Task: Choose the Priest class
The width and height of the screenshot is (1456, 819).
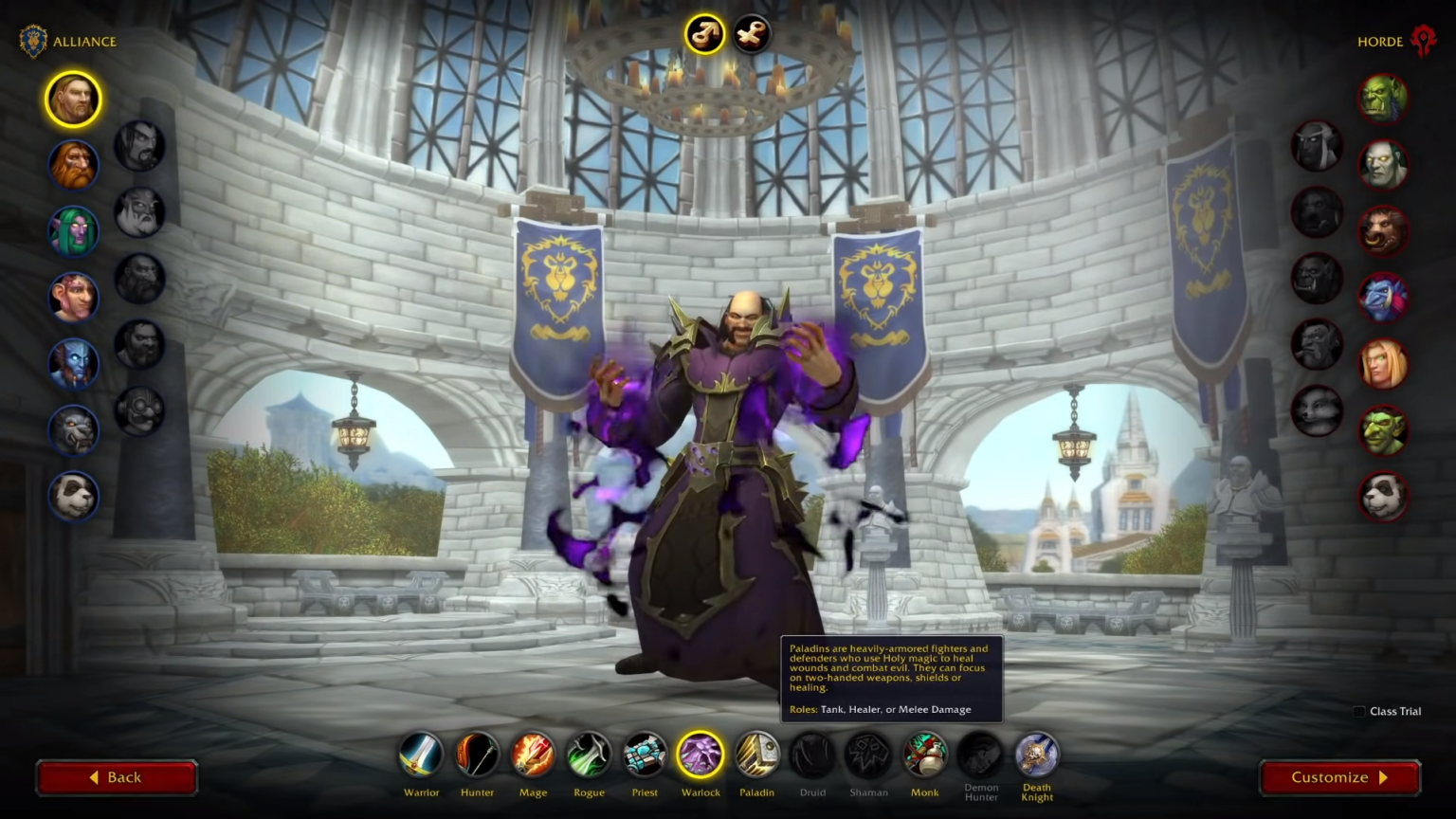Action: pos(645,755)
